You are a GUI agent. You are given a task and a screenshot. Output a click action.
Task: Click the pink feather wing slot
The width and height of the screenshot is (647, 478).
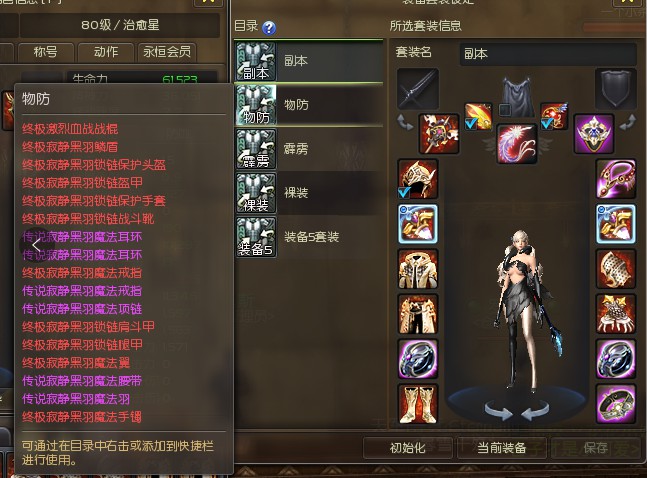(517, 142)
